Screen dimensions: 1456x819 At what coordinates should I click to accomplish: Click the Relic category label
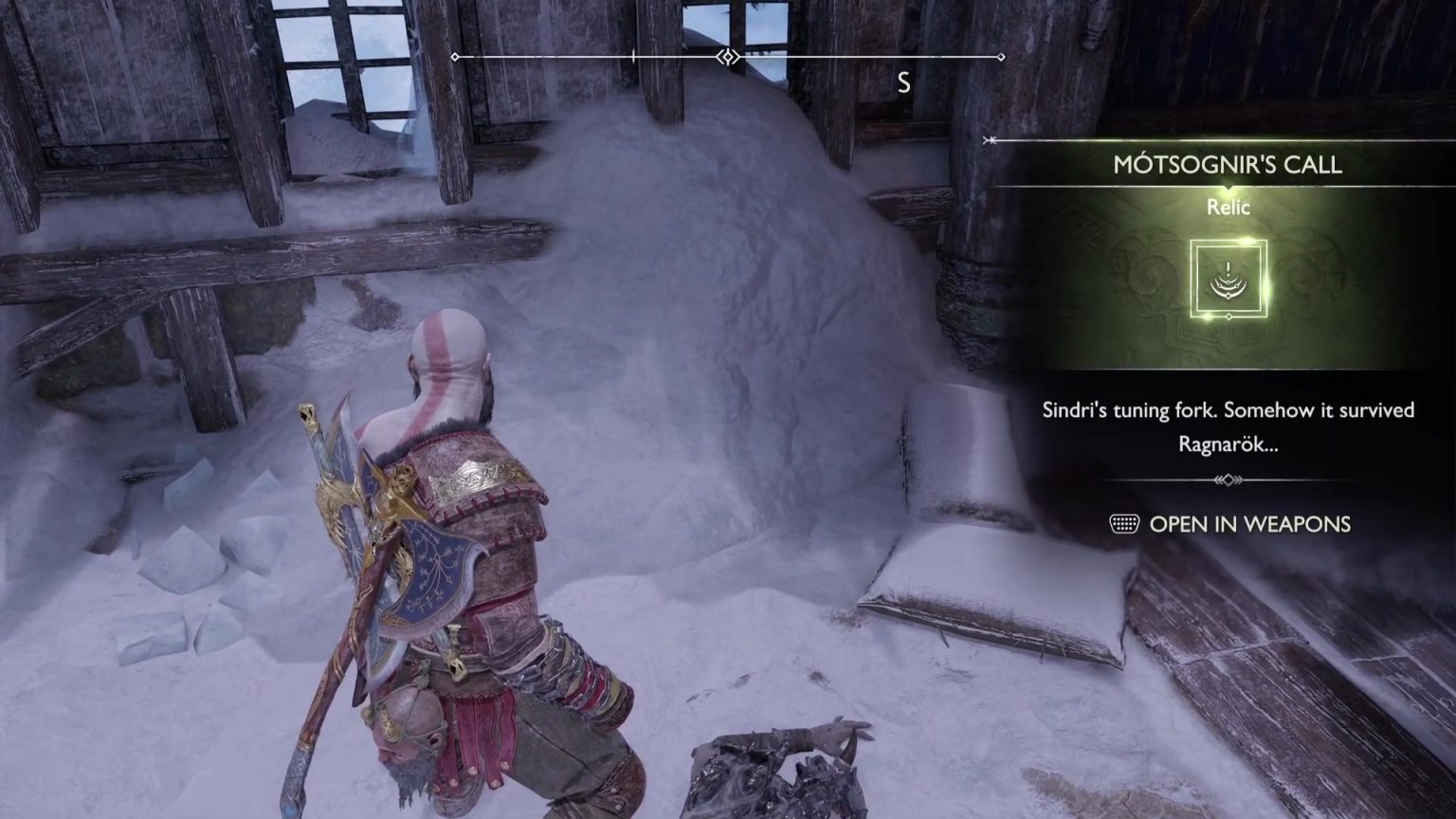click(1227, 208)
